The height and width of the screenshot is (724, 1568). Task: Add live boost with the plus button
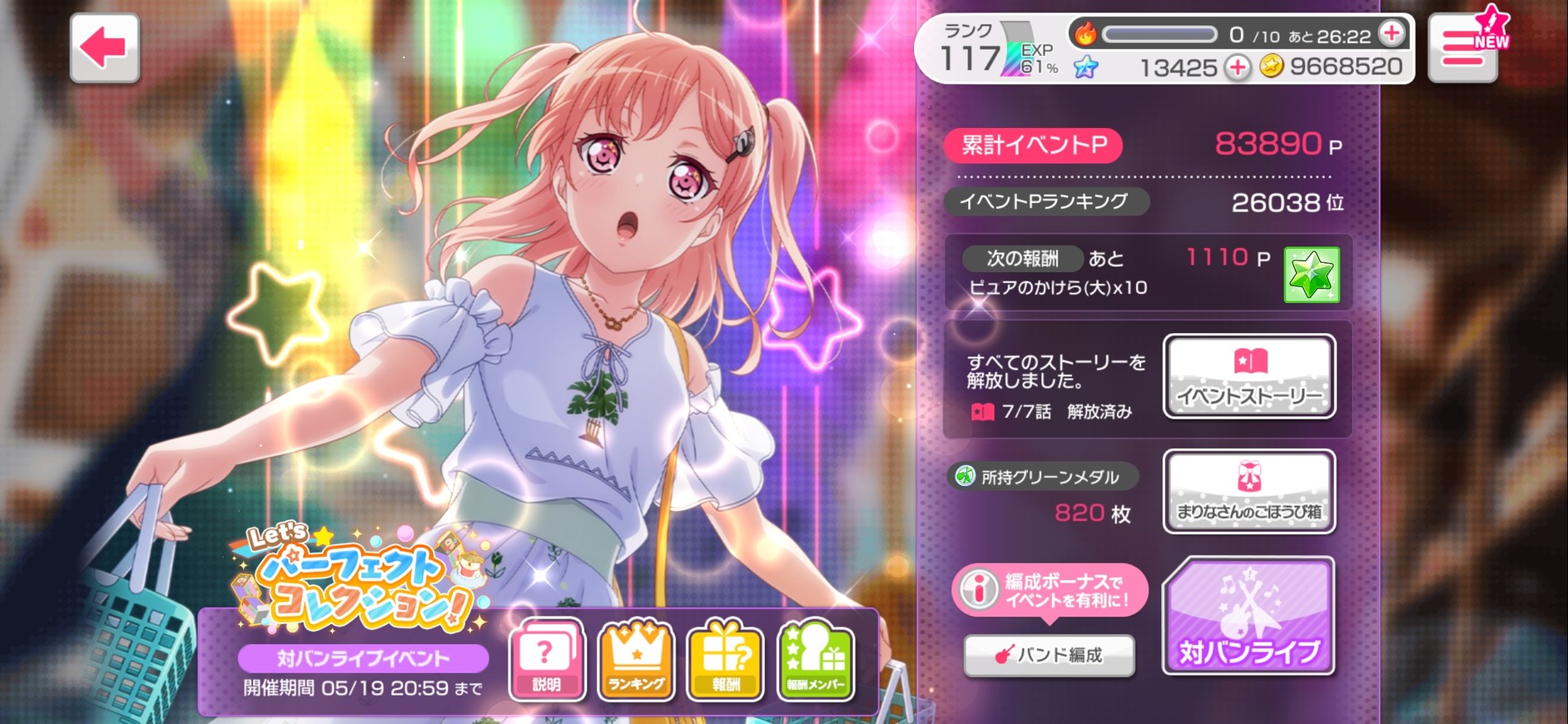point(1392,34)
